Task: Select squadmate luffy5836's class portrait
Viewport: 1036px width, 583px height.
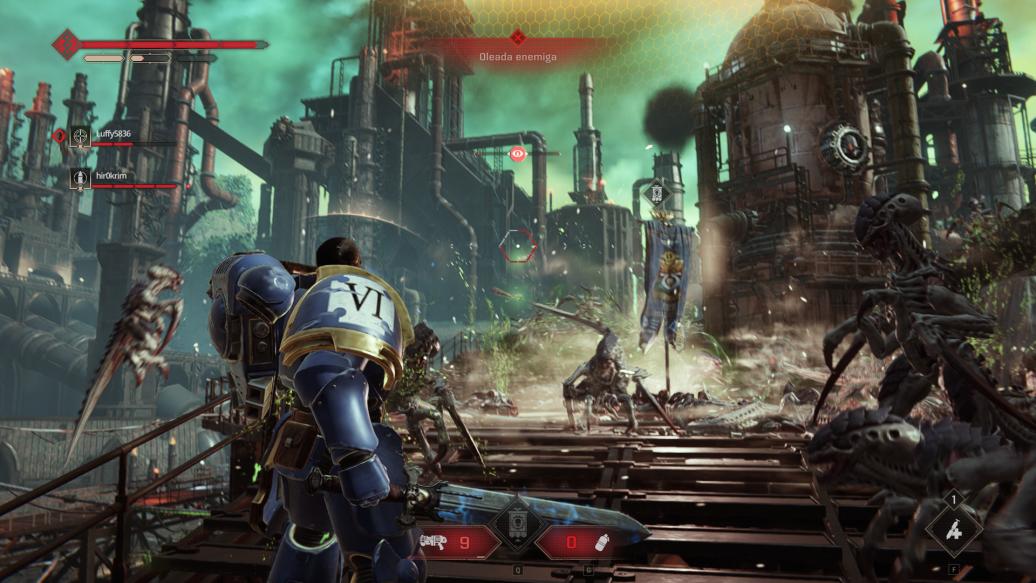Action: tap(80, 137)
